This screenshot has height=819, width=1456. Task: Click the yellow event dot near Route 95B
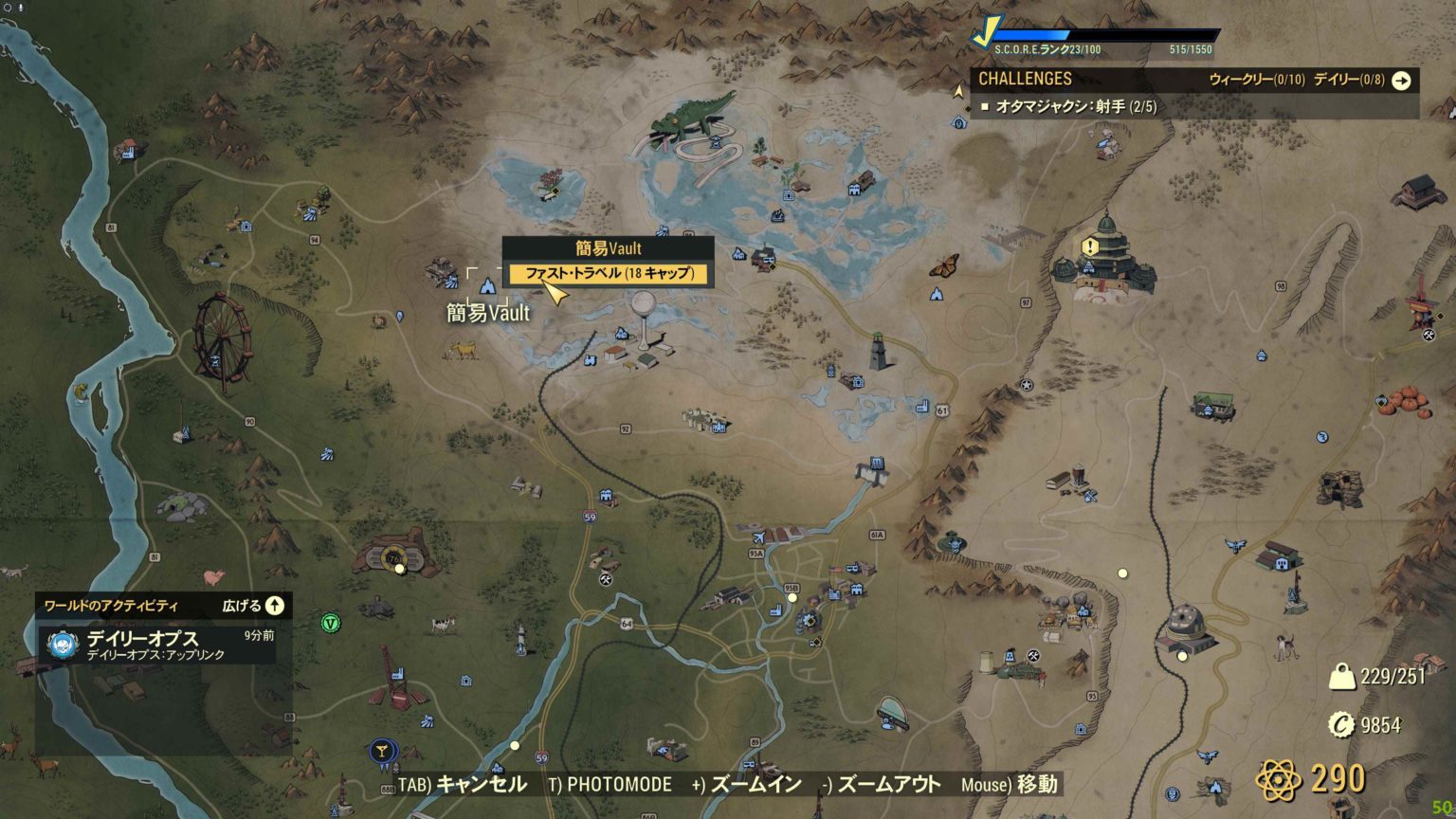click(x=792, y=598)
